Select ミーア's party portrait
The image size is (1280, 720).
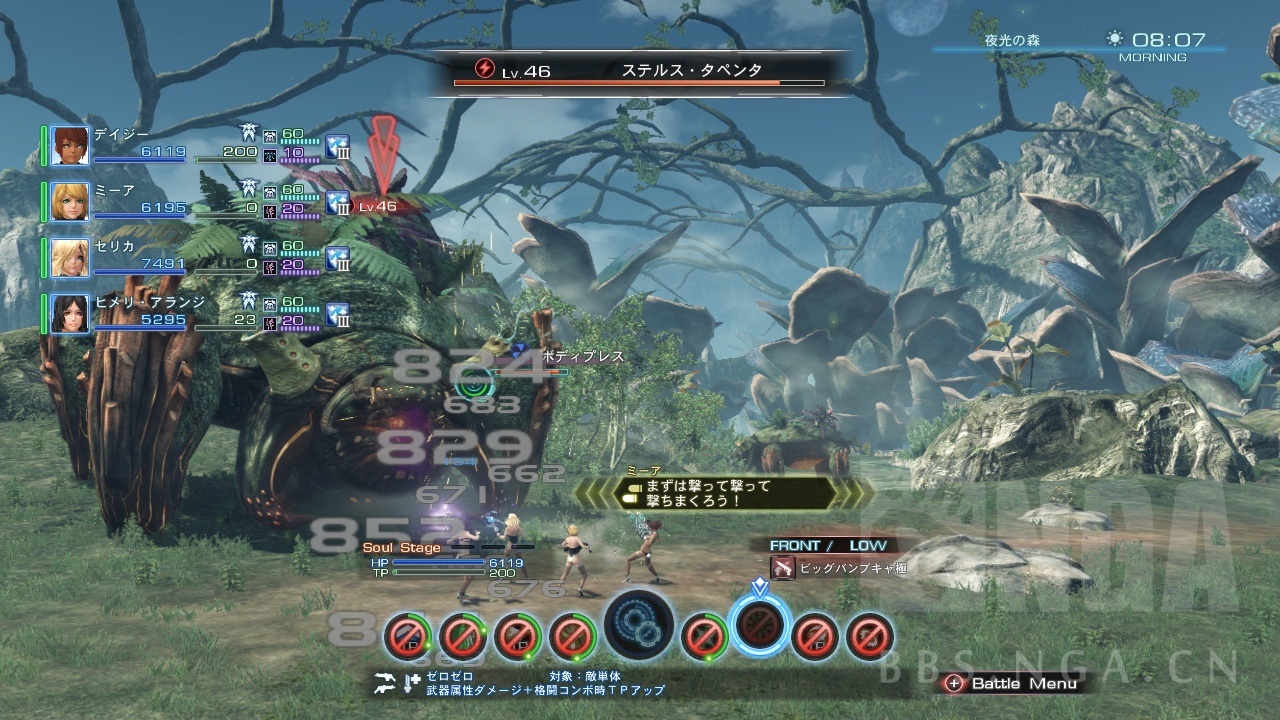(70, 202)
